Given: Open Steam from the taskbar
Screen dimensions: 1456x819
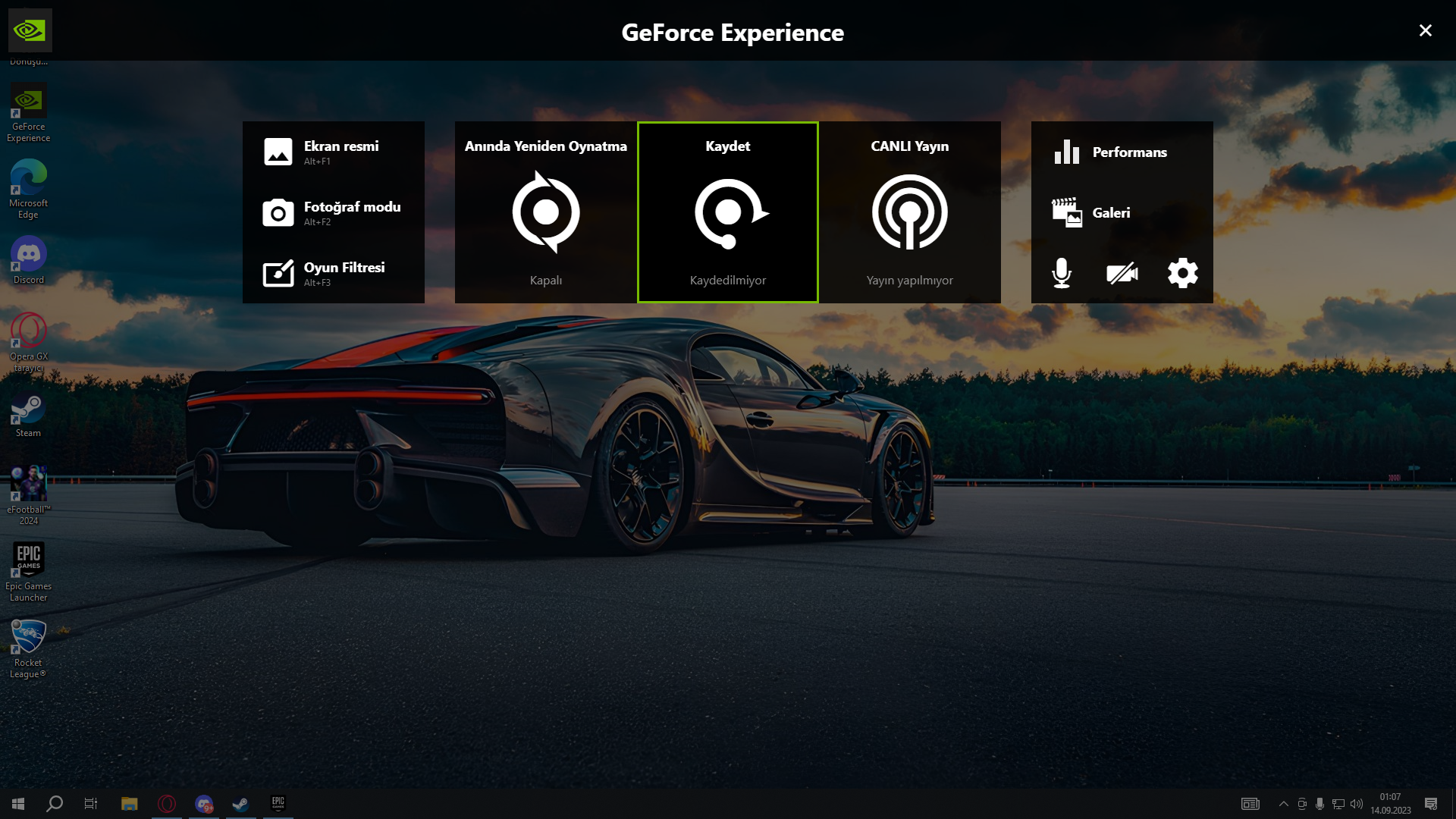Looking at the screenshot, I should [240, 804].
